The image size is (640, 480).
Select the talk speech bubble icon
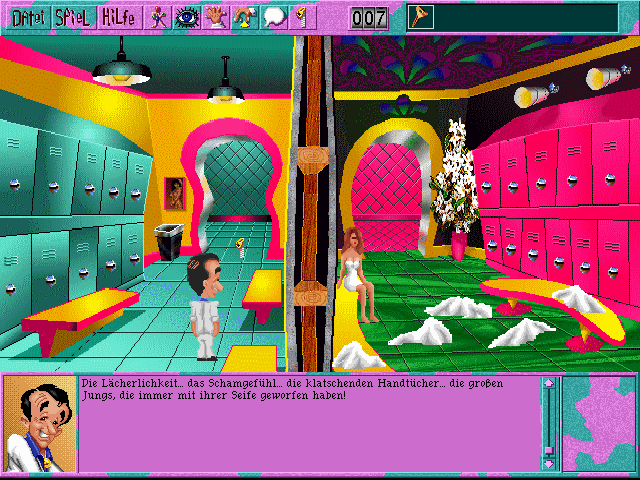275,16
